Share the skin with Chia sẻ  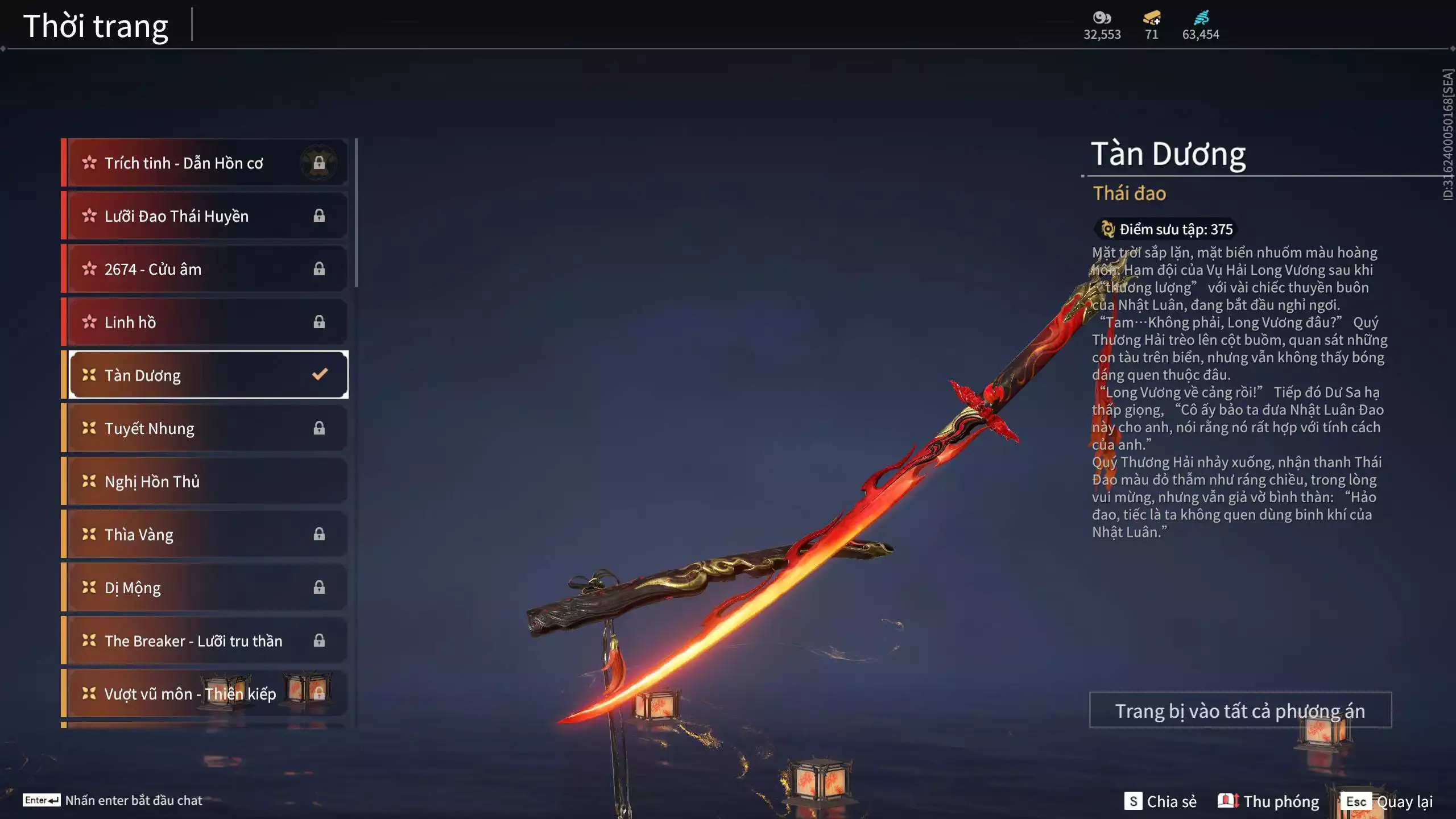[x=1160, y=801]
